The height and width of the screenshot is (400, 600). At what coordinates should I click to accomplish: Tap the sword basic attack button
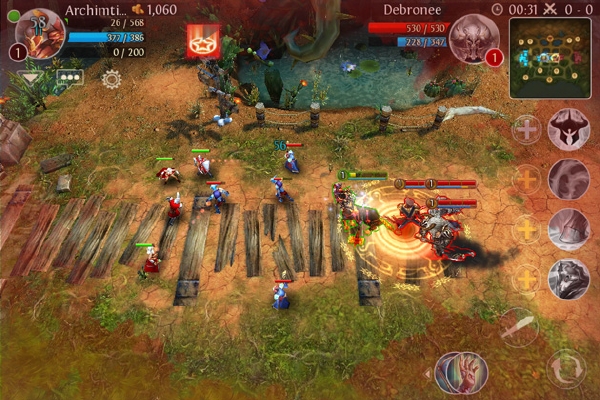[520, 327]
